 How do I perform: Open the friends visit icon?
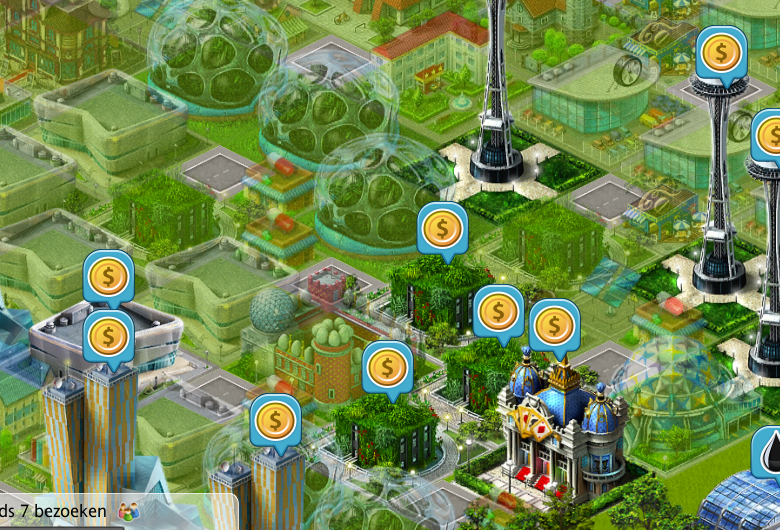(x=129, y=511)
